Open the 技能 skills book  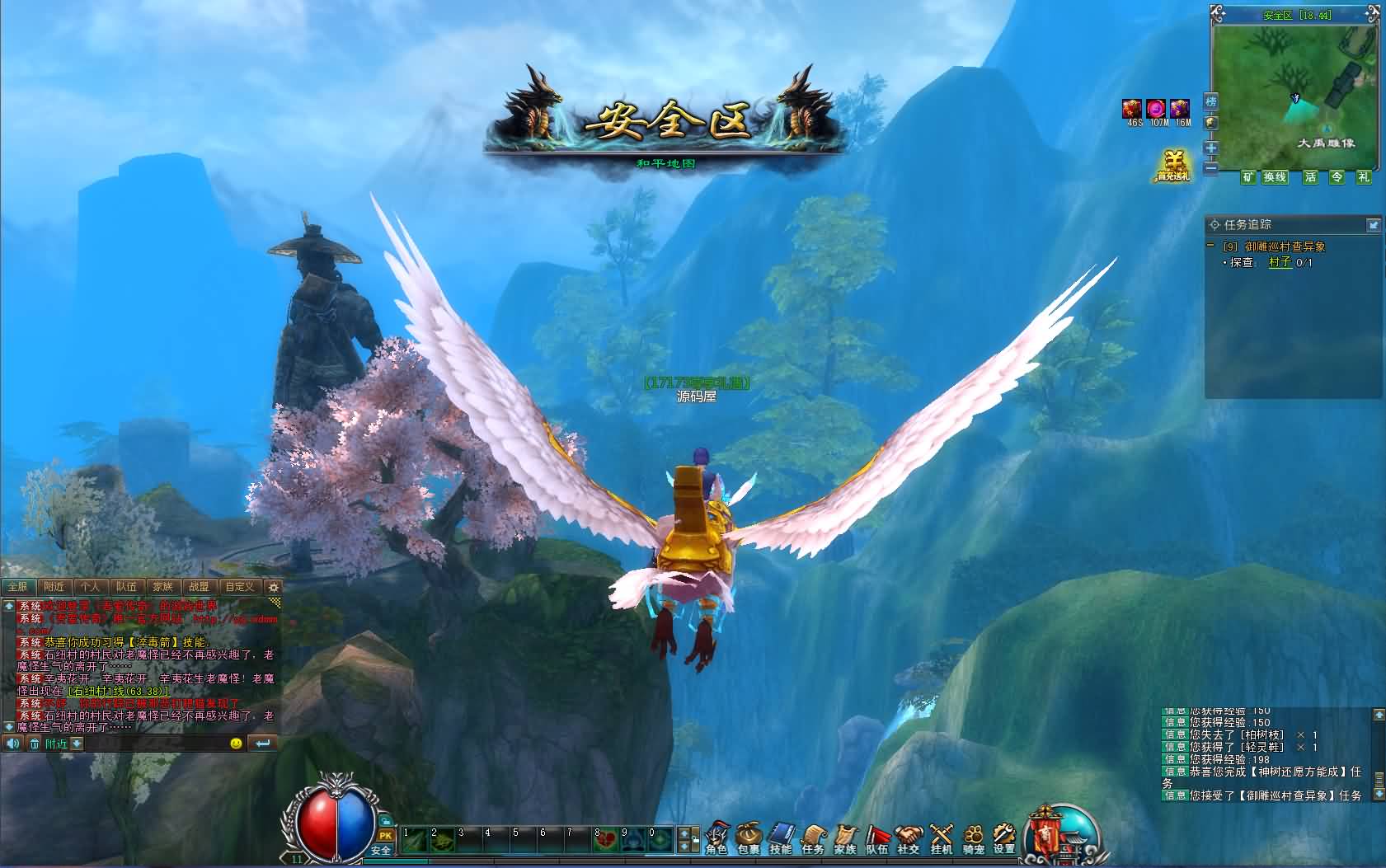point(780,838)
